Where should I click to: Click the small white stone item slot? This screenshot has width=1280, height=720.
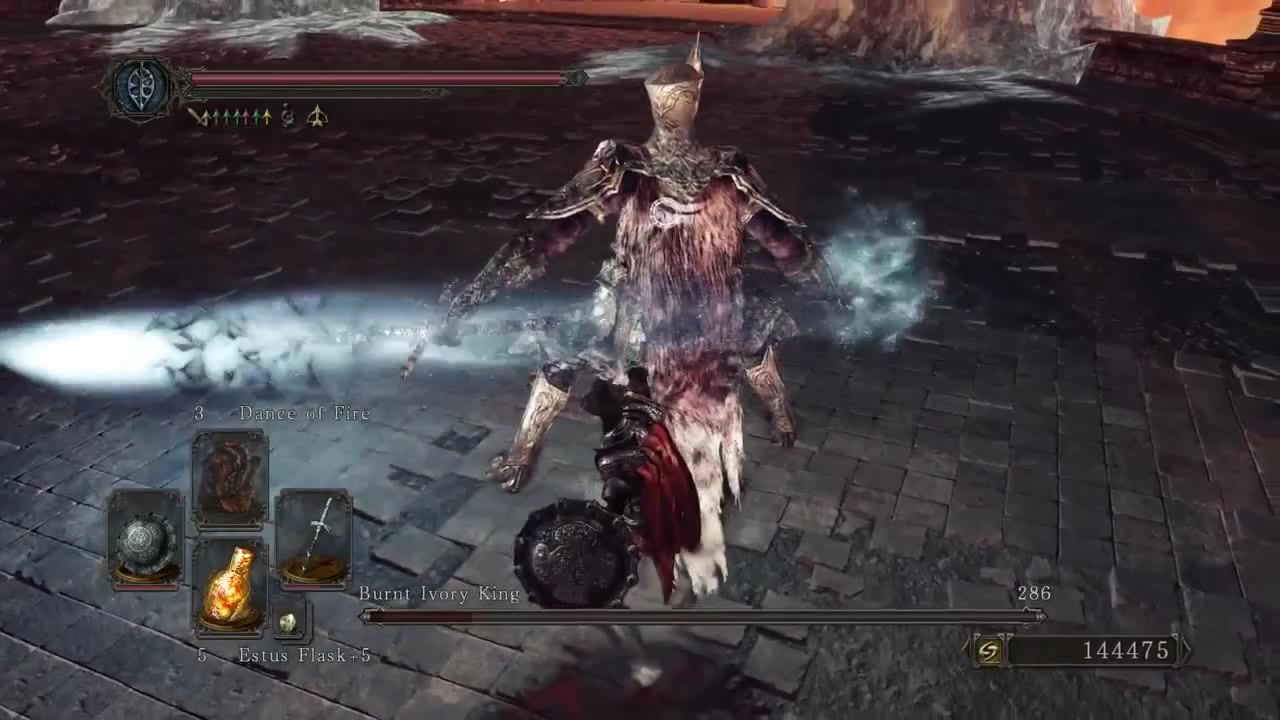[288, 621]
